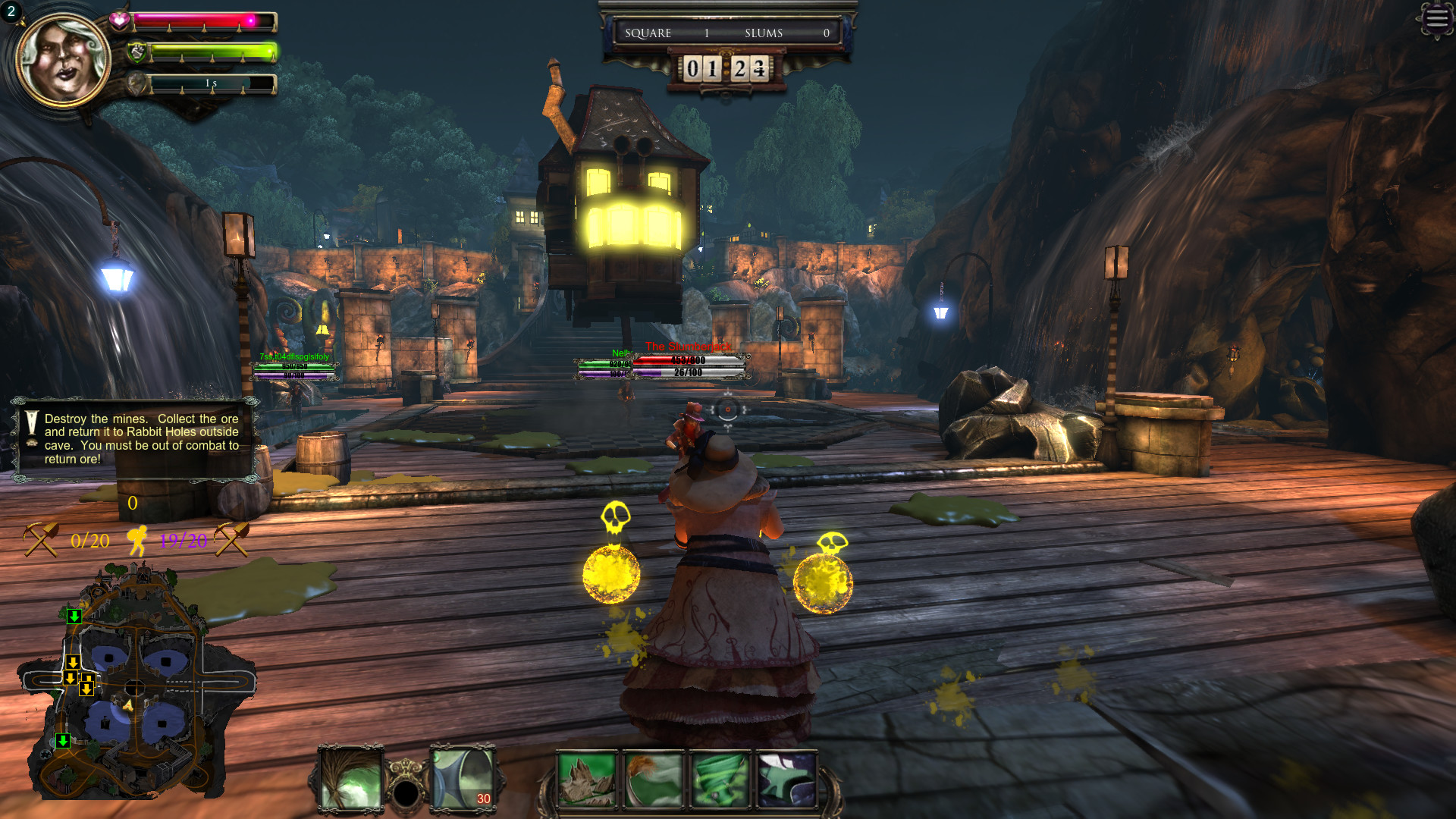Click the character portrait top left
This screenshot has width=1456, height=819.
coord(64,59)
